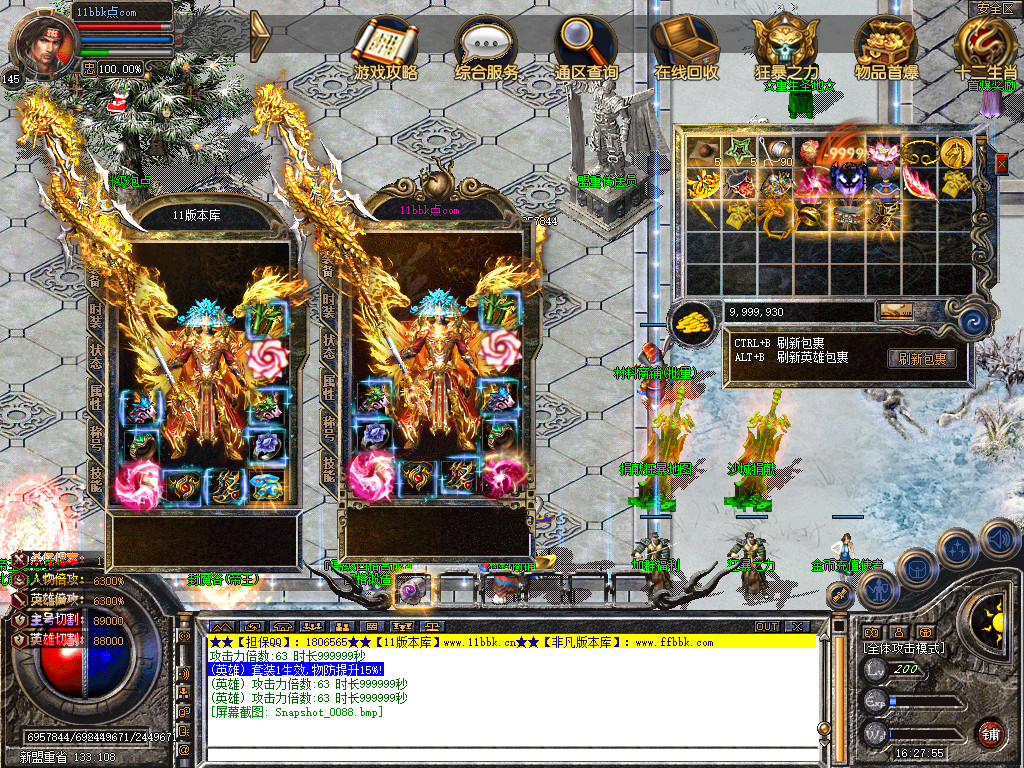
Task: Click the 刷新包裹 refresh bag button
Action: (921, 359)
